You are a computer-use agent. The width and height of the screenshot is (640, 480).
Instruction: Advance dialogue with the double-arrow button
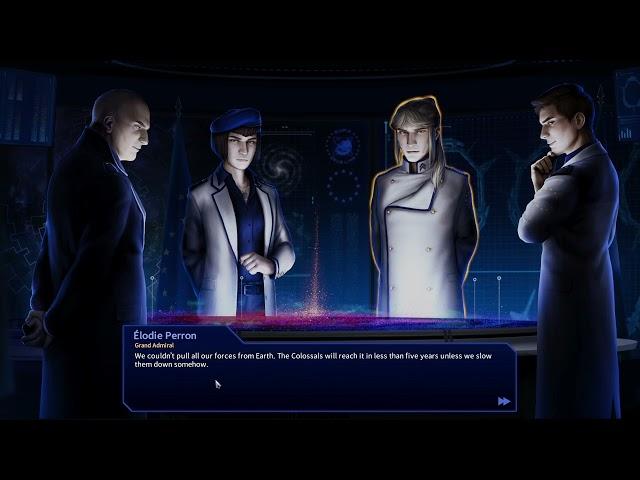504,401
